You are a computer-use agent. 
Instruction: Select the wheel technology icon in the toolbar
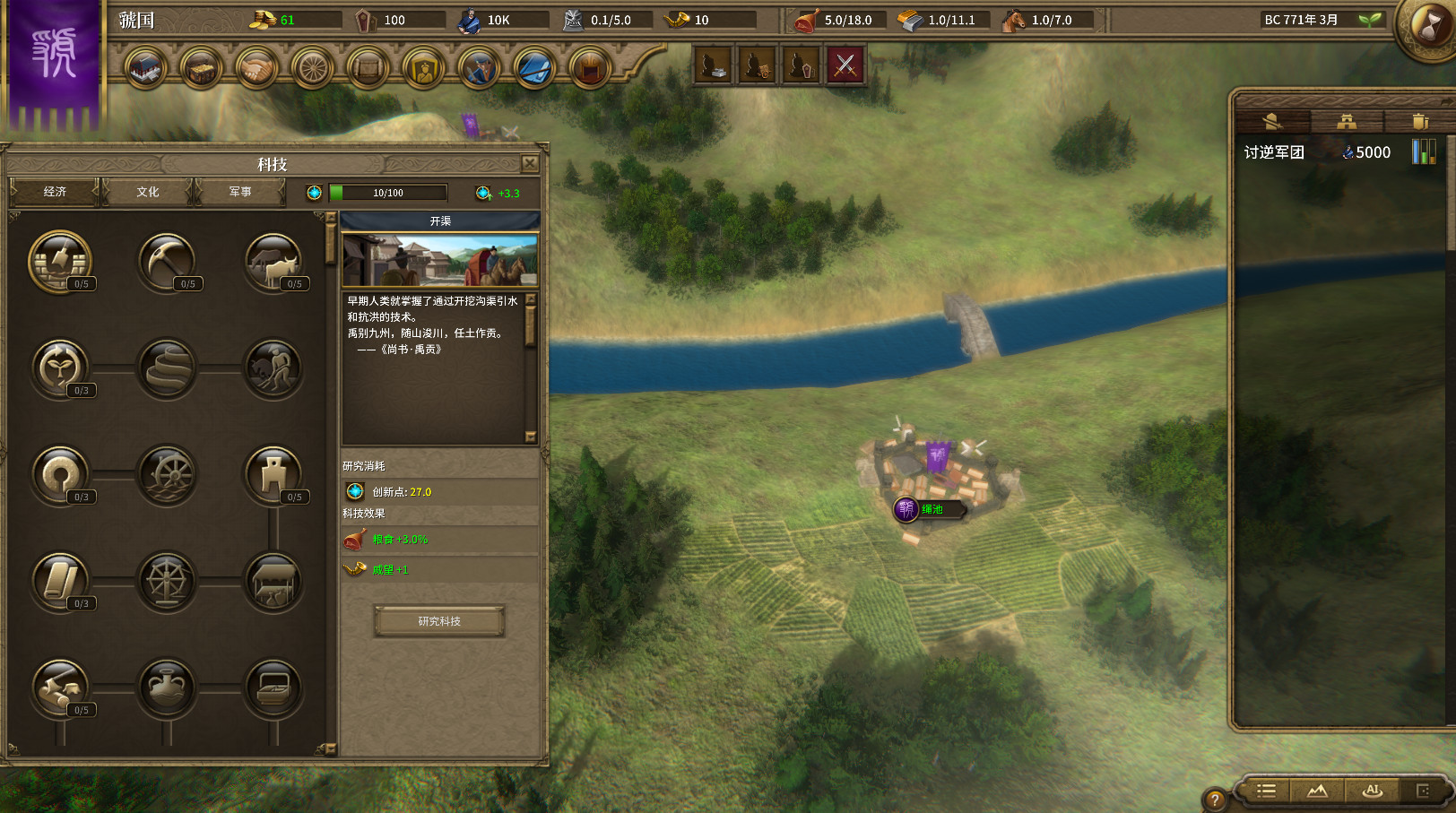tap(311, 69)
